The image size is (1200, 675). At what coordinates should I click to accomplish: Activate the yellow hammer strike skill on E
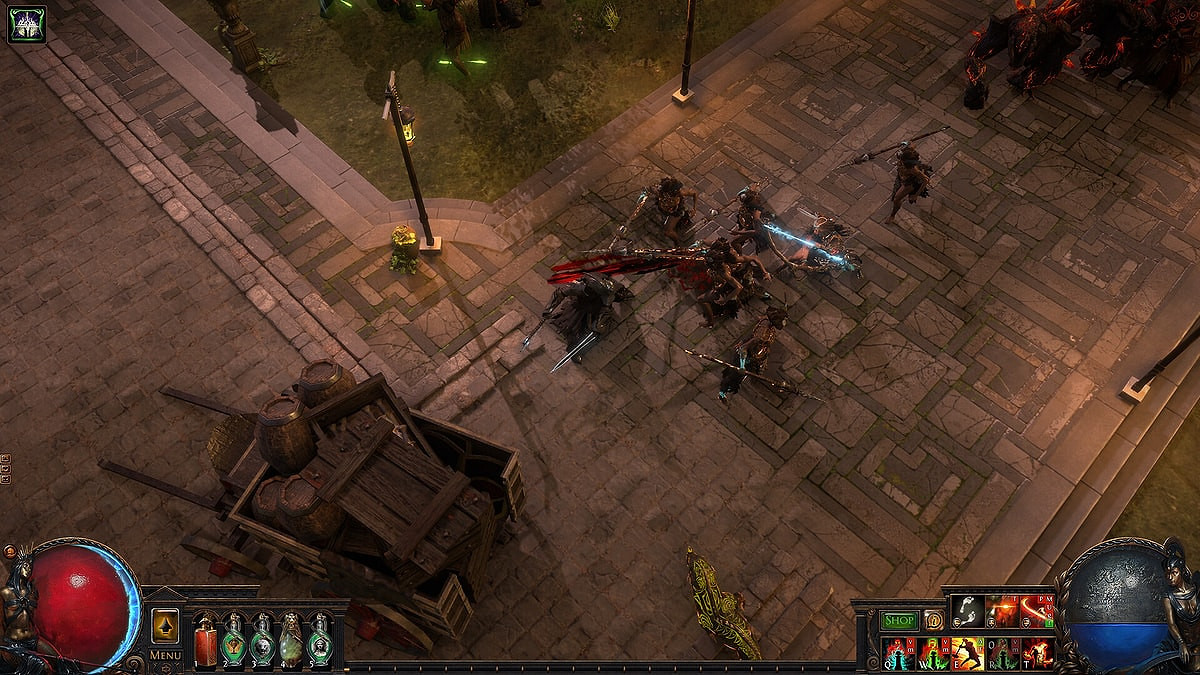[967, 653]
